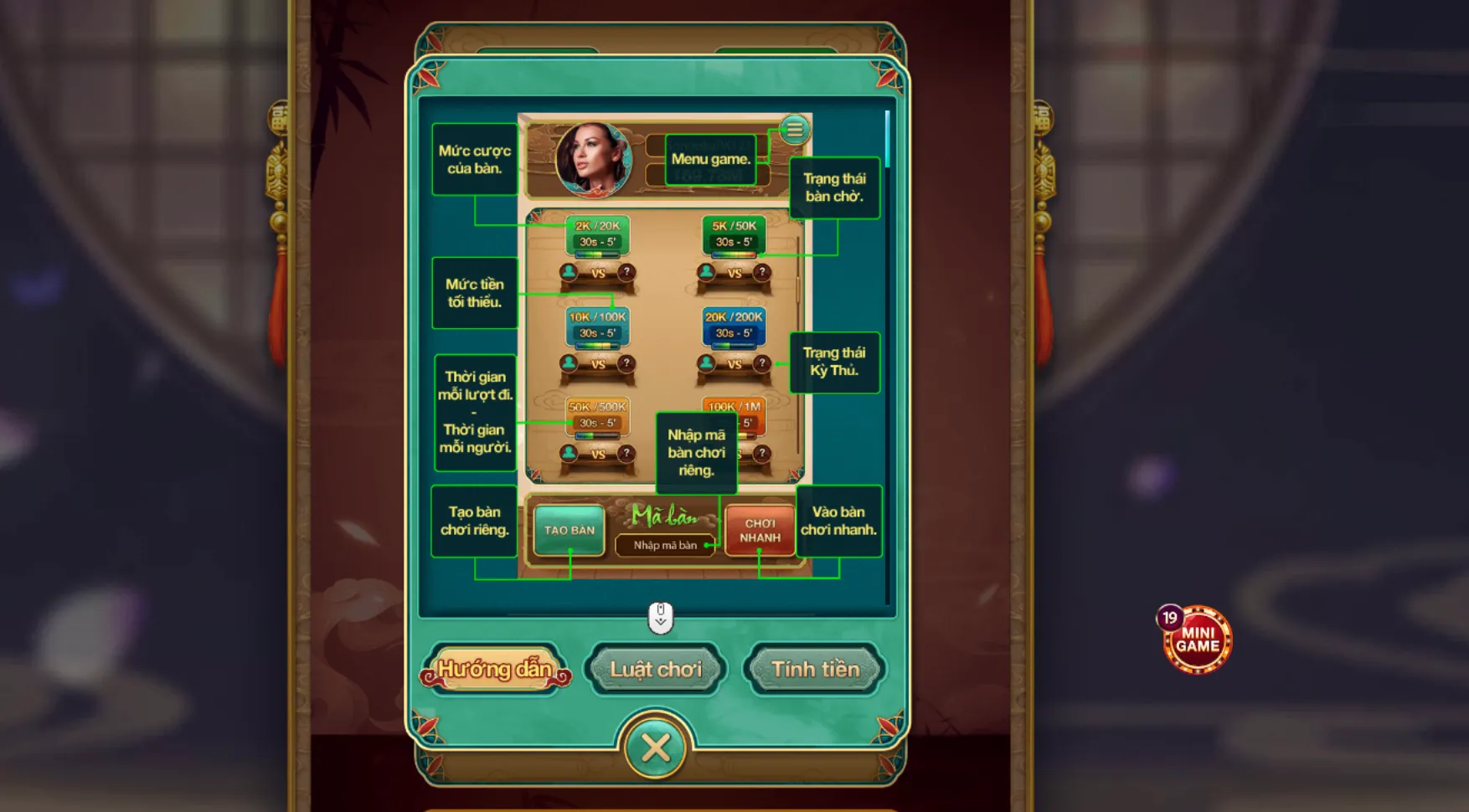1469x812 pixels.
Task: Open the Tính tiền tab
Action: [x=815, y=669]
